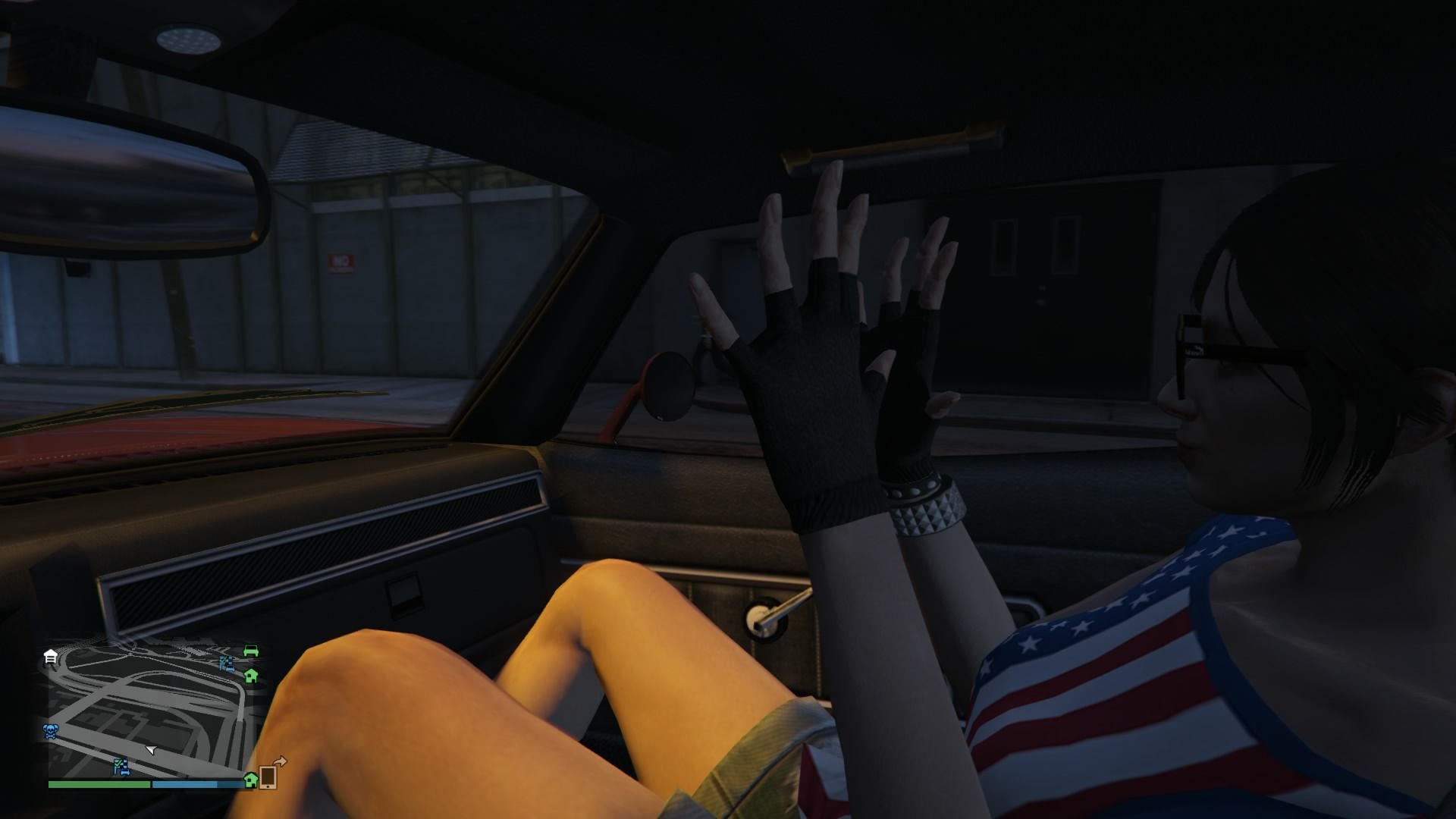Select the white store blip on the minimap
The image size is (1456, 819).
pyautogui.click(x=50, y=657)
